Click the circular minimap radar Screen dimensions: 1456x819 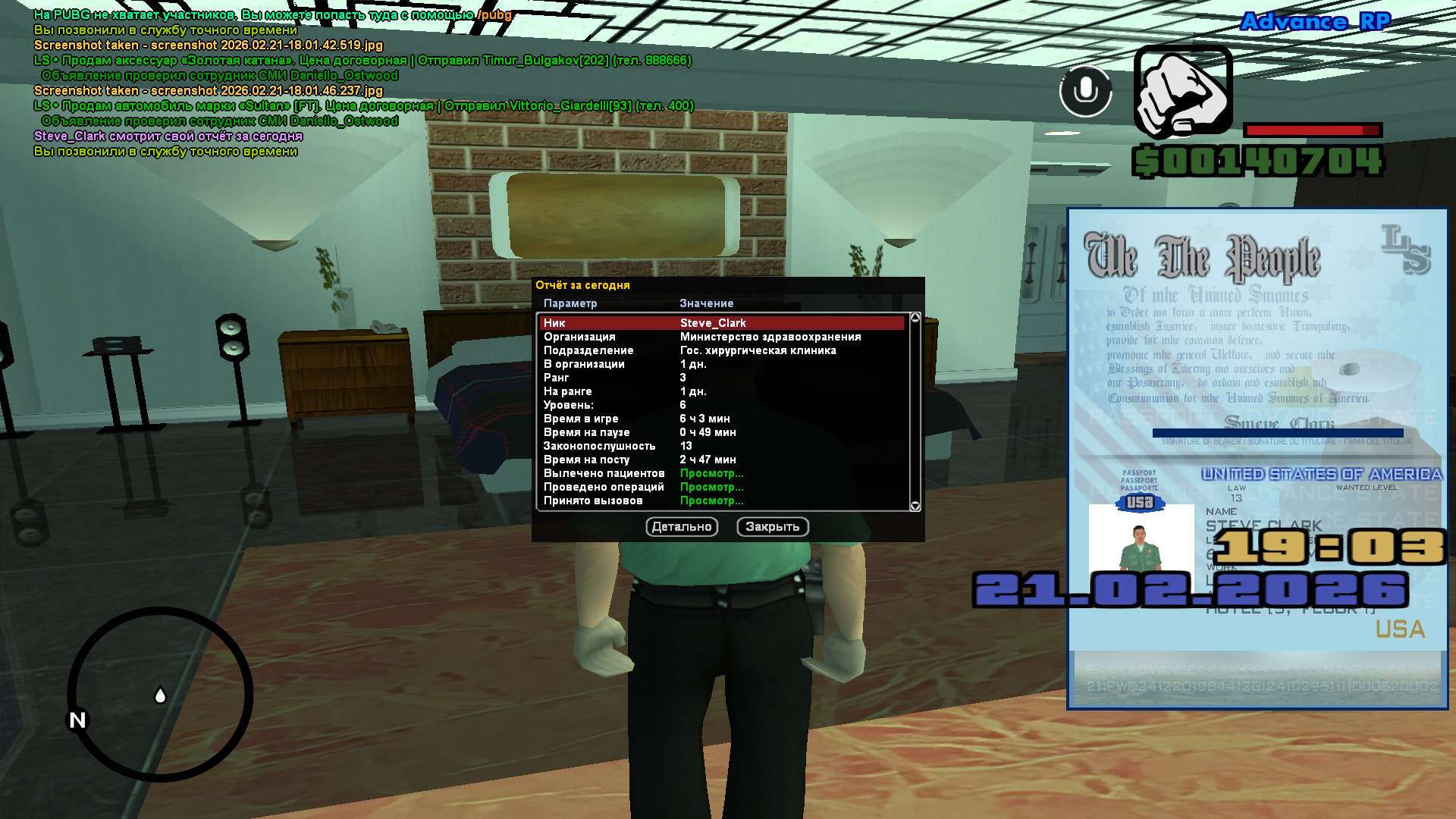160,694
